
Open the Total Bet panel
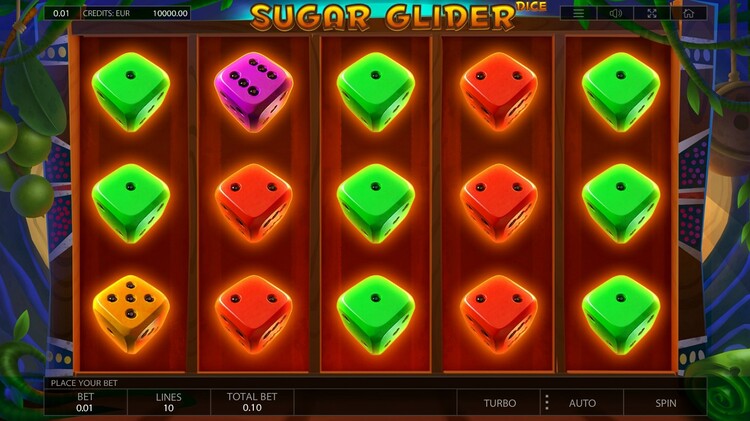(x=252, y=402)
